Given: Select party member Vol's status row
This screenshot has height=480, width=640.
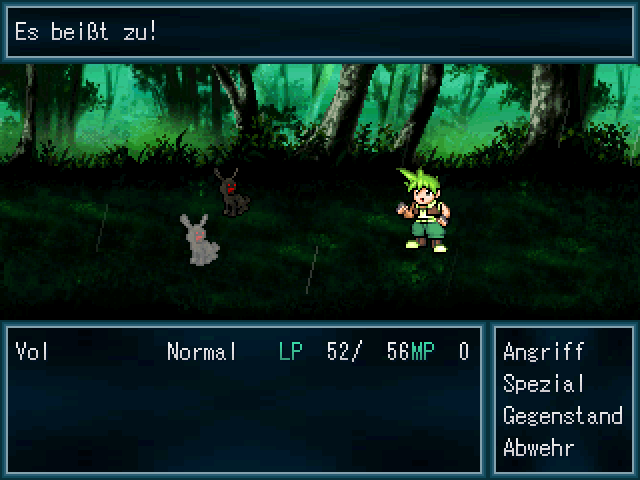Looking at the screenshot, I should 242,352.
